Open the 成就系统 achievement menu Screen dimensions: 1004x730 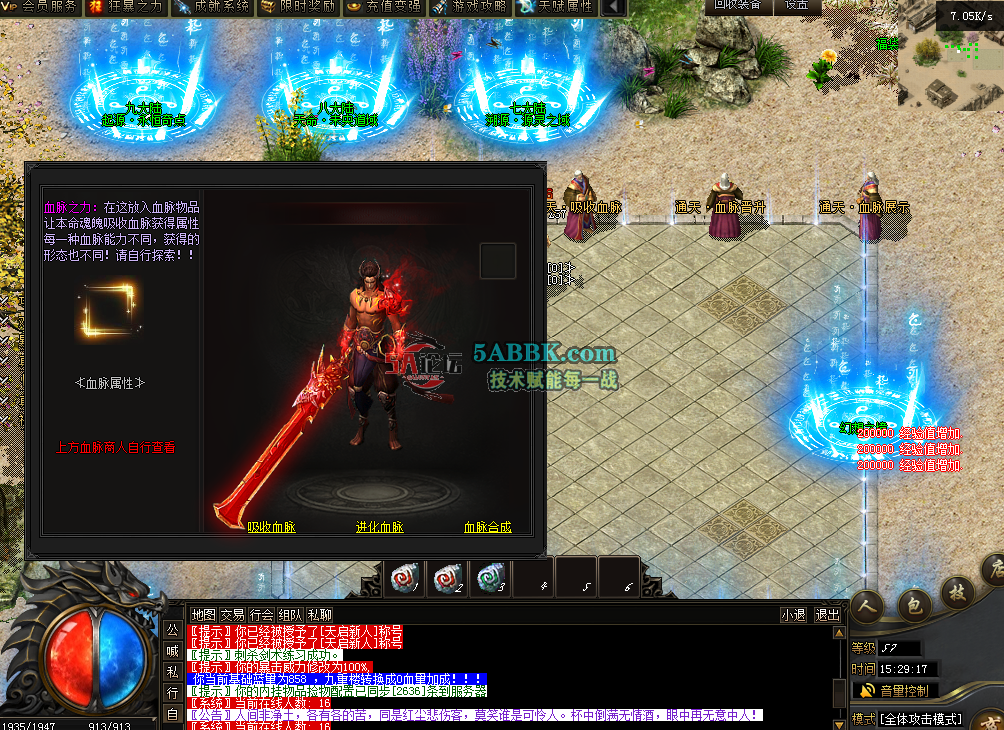(212, 7)
